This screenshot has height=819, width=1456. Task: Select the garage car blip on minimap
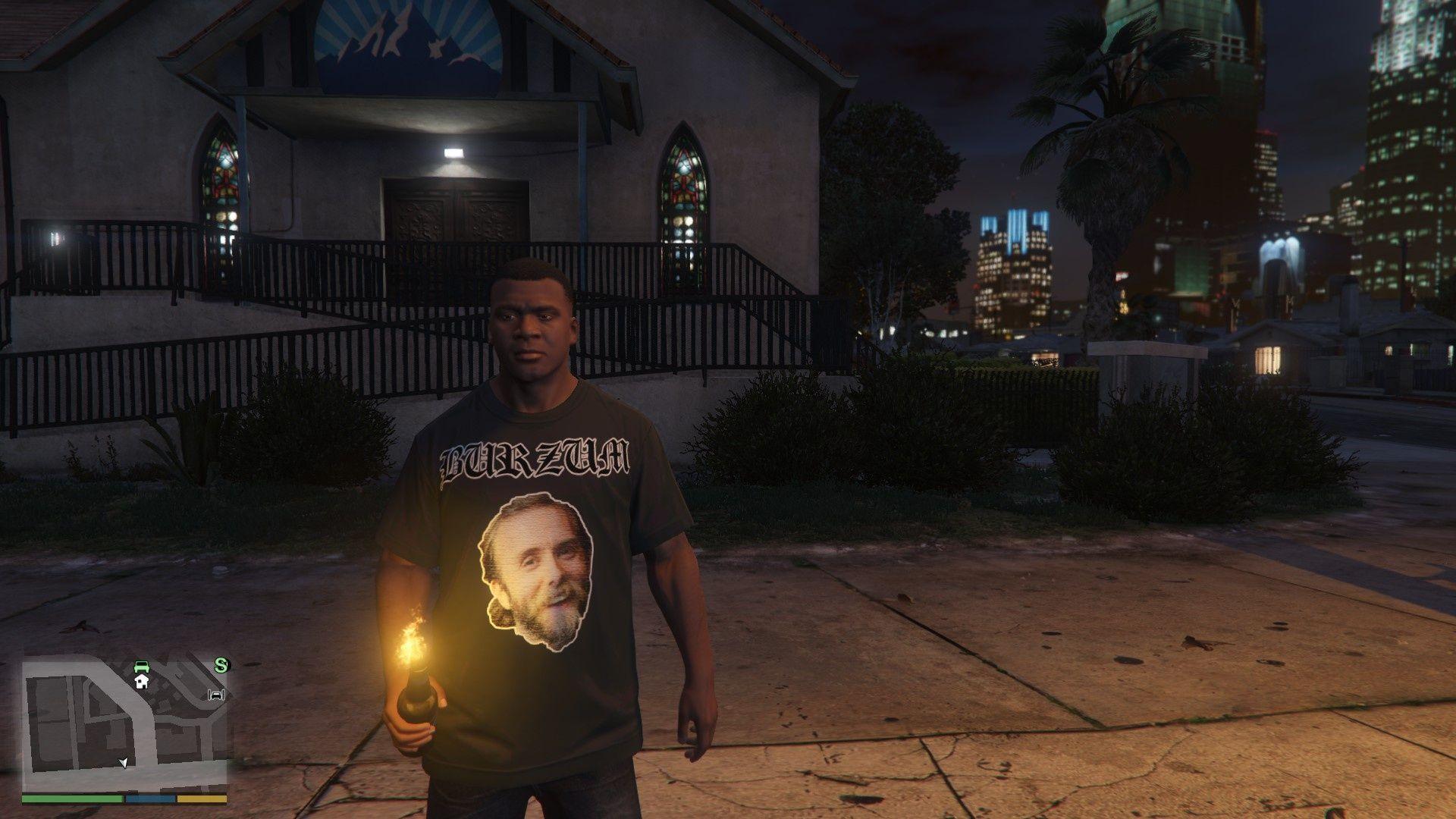217,695
